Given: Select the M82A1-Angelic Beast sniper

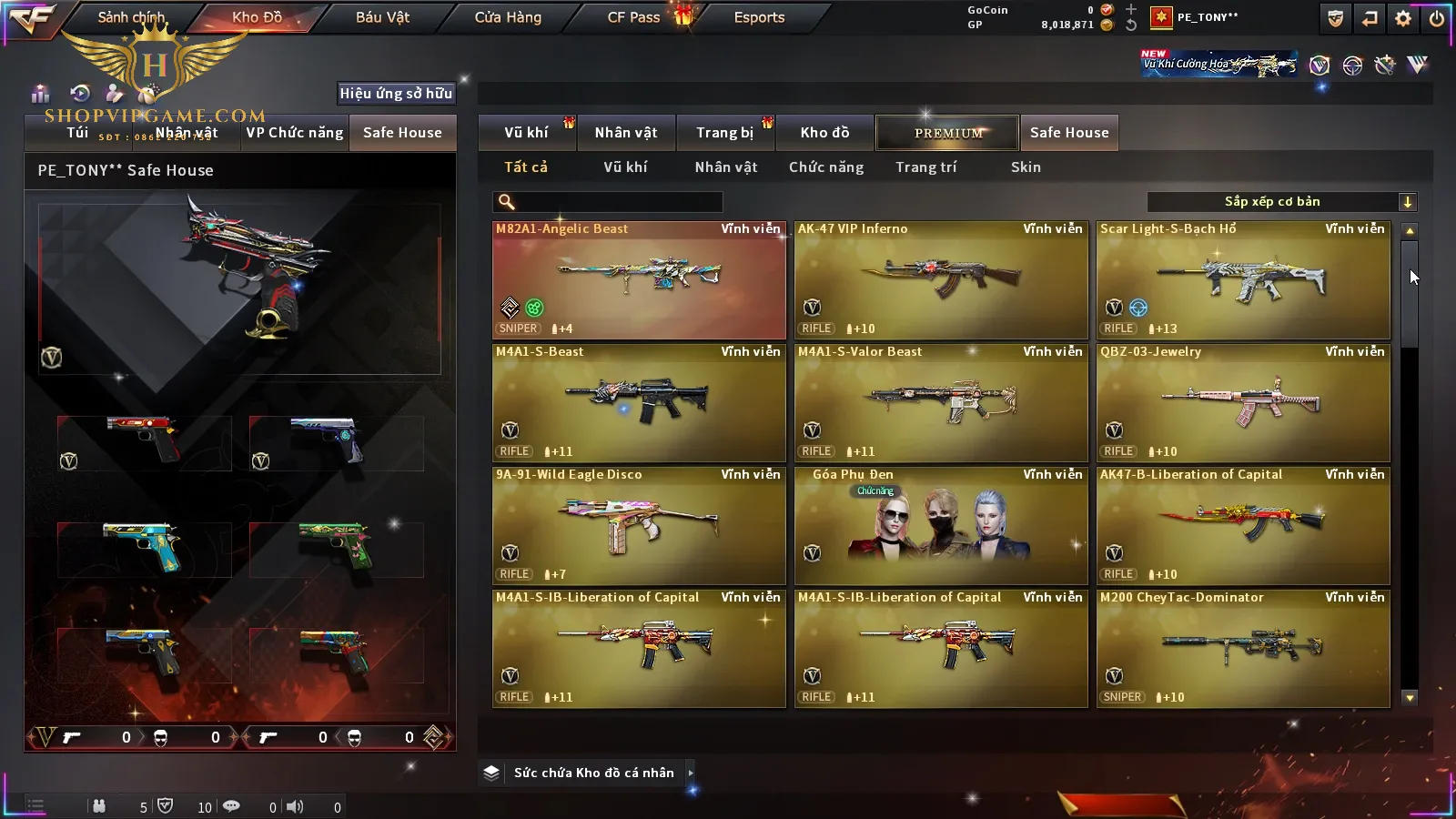Looking at the screenshot, I should click(639, 280).
